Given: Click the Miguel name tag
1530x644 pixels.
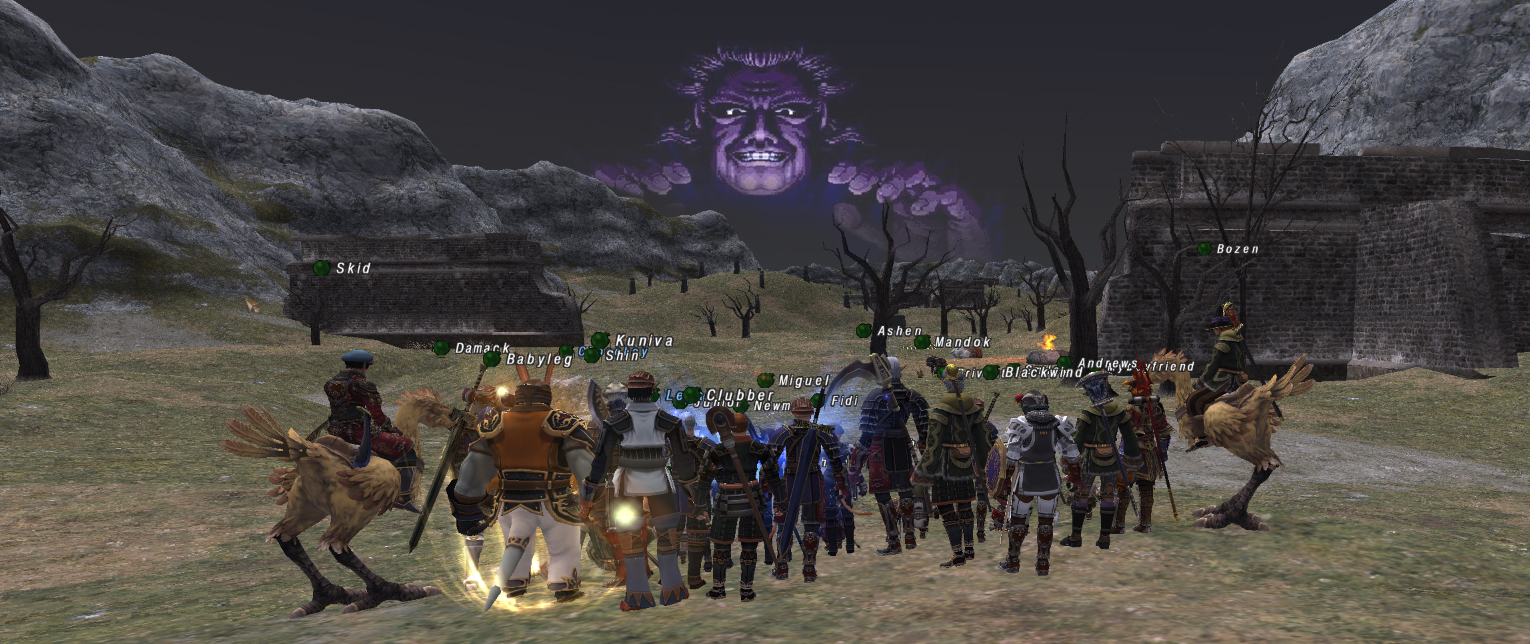Looking at the screenshot, I should click(x=804, y=381).
